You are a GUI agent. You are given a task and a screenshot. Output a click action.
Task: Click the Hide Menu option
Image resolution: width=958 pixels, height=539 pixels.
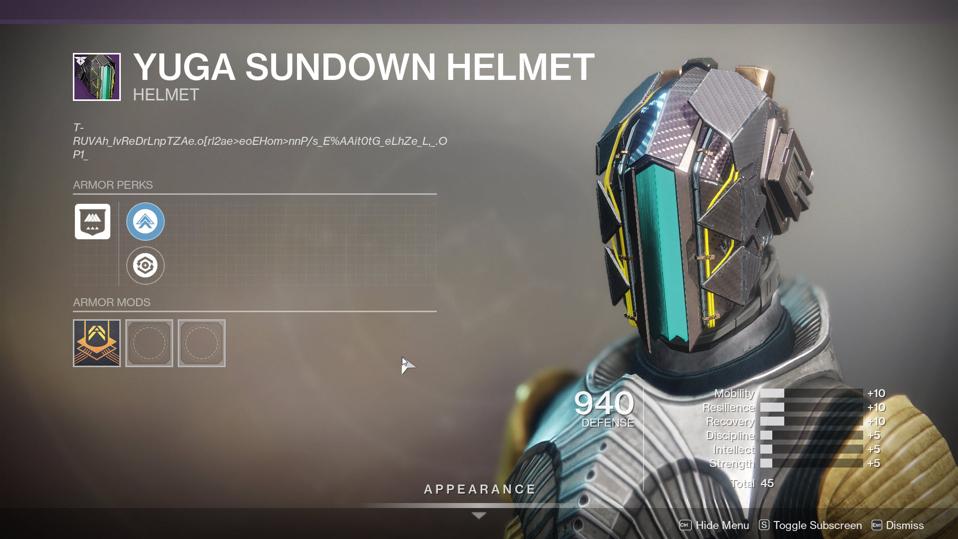[x=714, y=525]
